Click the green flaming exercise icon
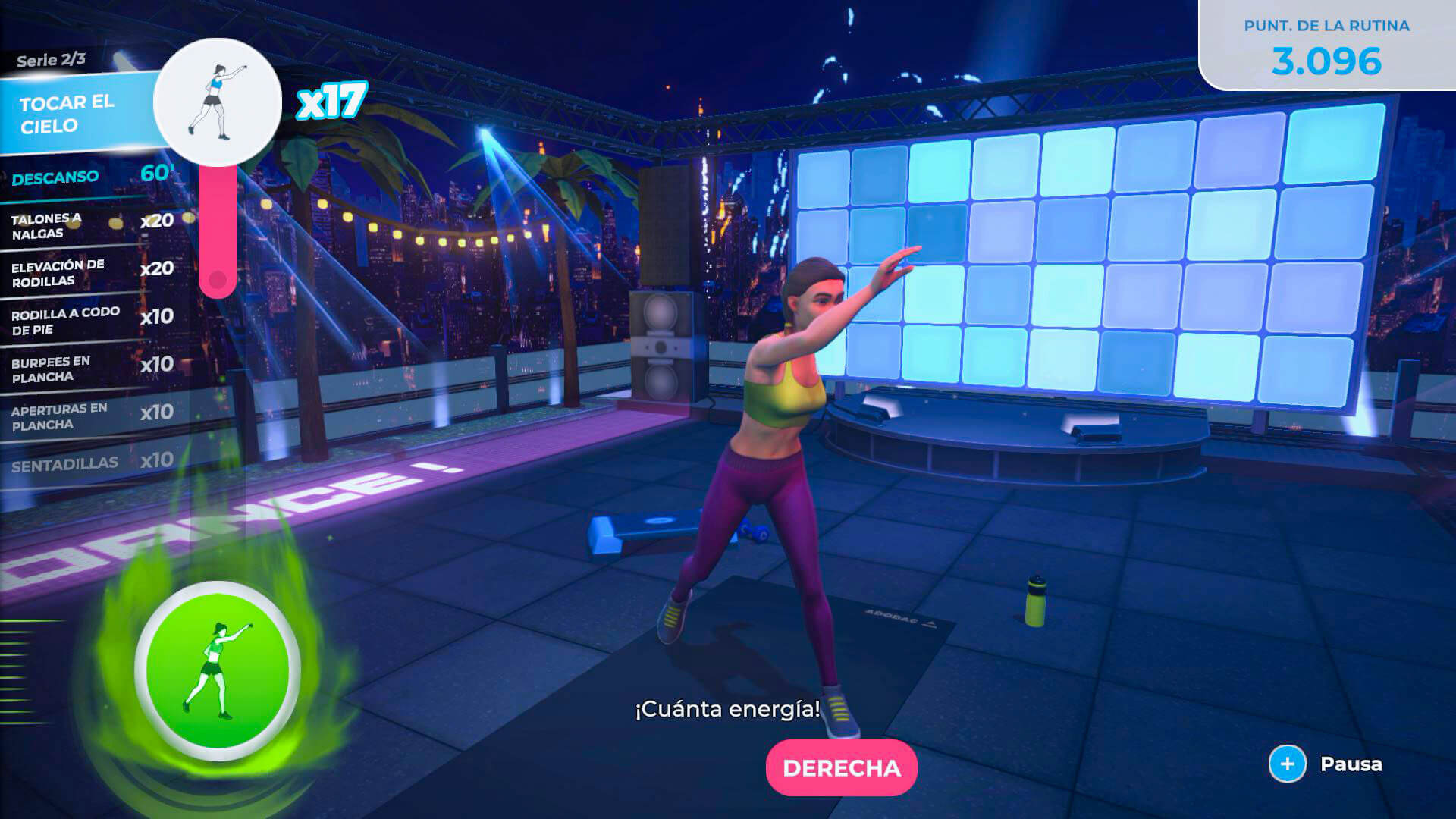The image size is (1456, 819). (x=218, y=671)
